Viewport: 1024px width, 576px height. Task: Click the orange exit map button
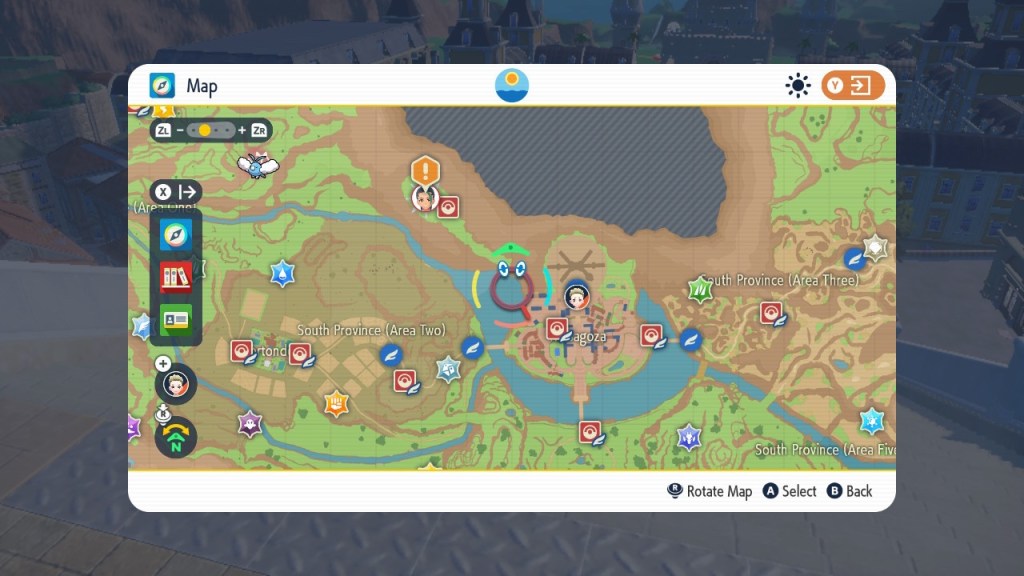click(853, 86)
